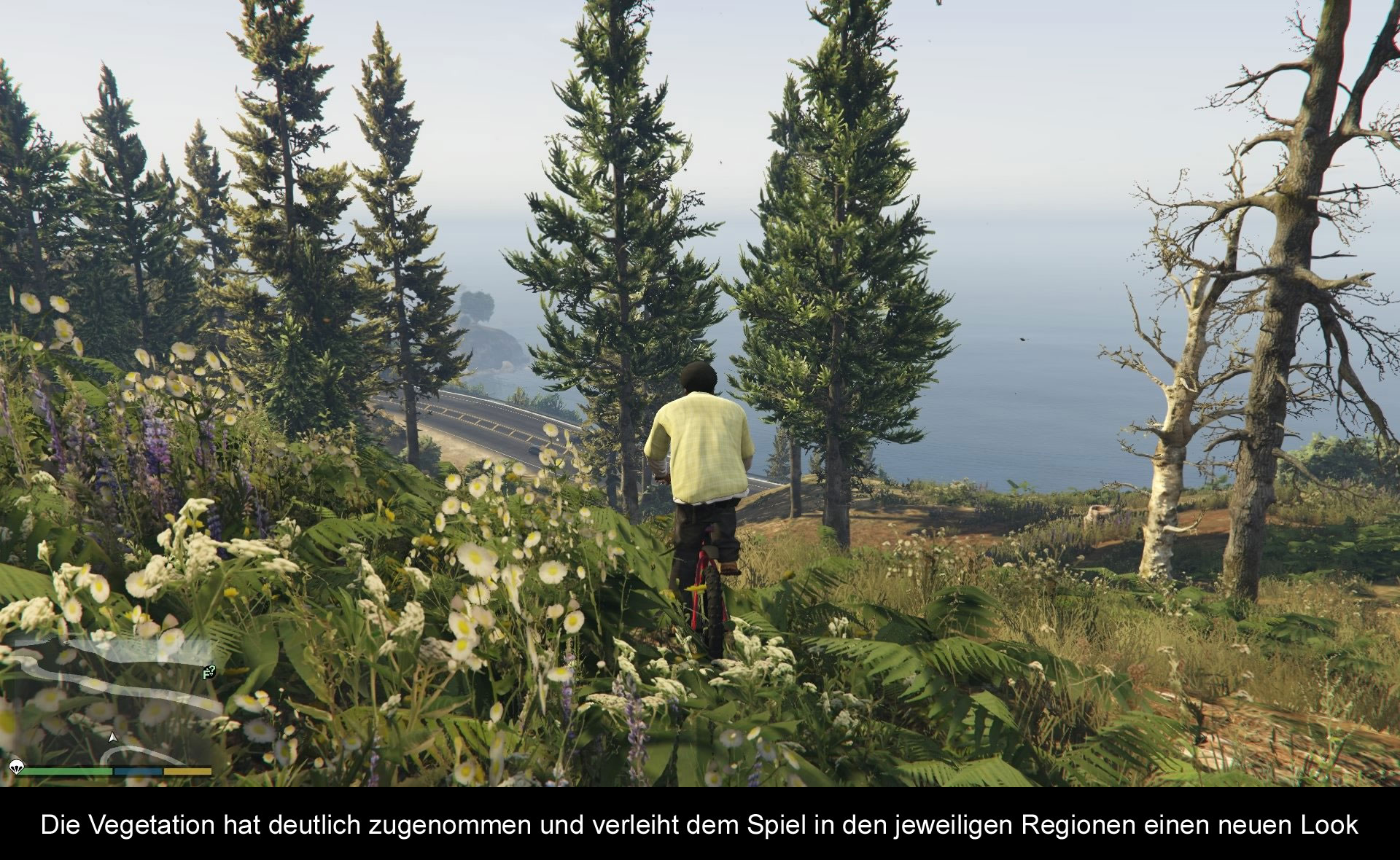The width and height of the screenshot is (1400, 860).
Task: Select the green F? mission marker
Action: [209, 671]
